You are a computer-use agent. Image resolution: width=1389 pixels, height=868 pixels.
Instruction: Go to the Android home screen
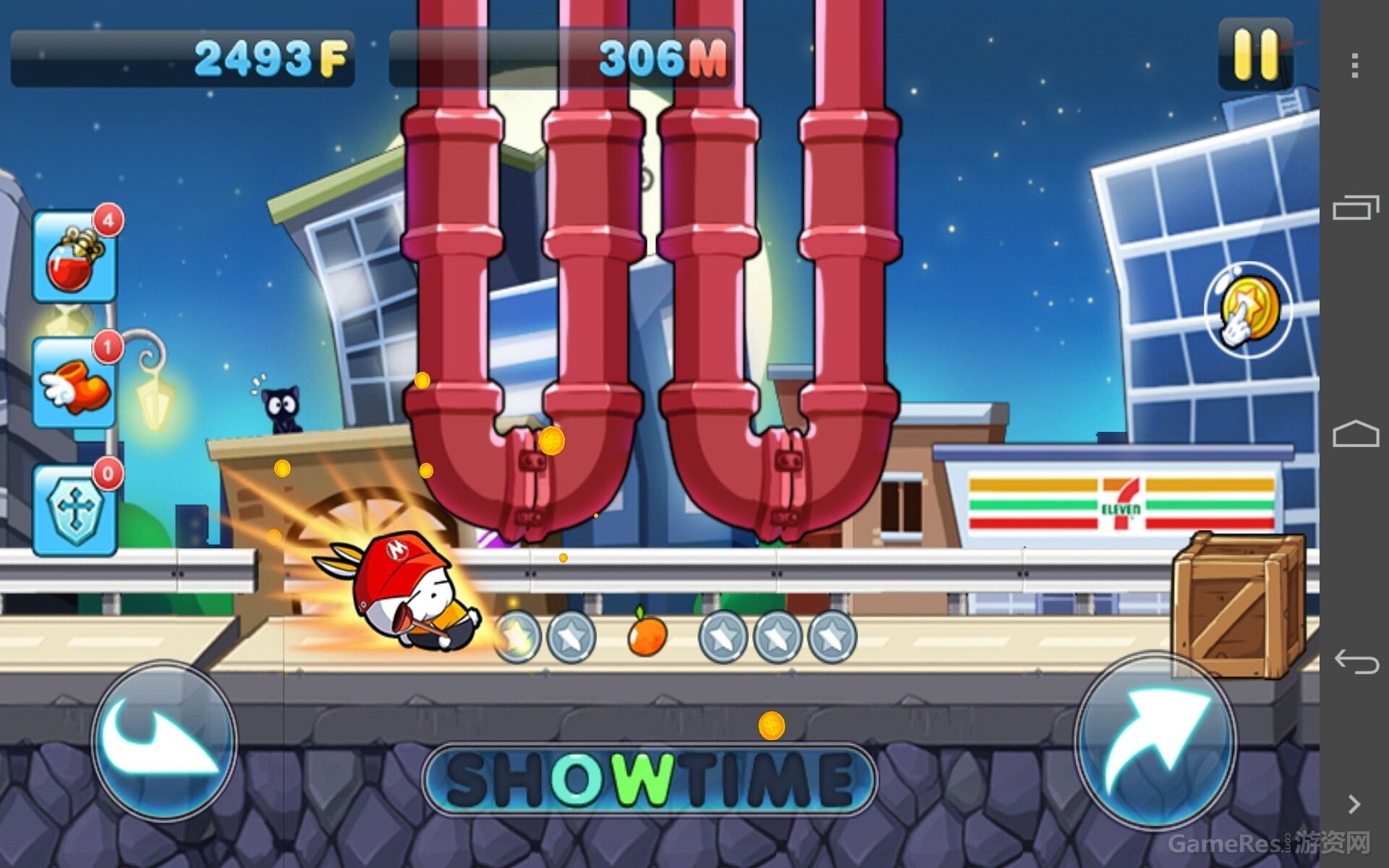[x=1354, y=434]
